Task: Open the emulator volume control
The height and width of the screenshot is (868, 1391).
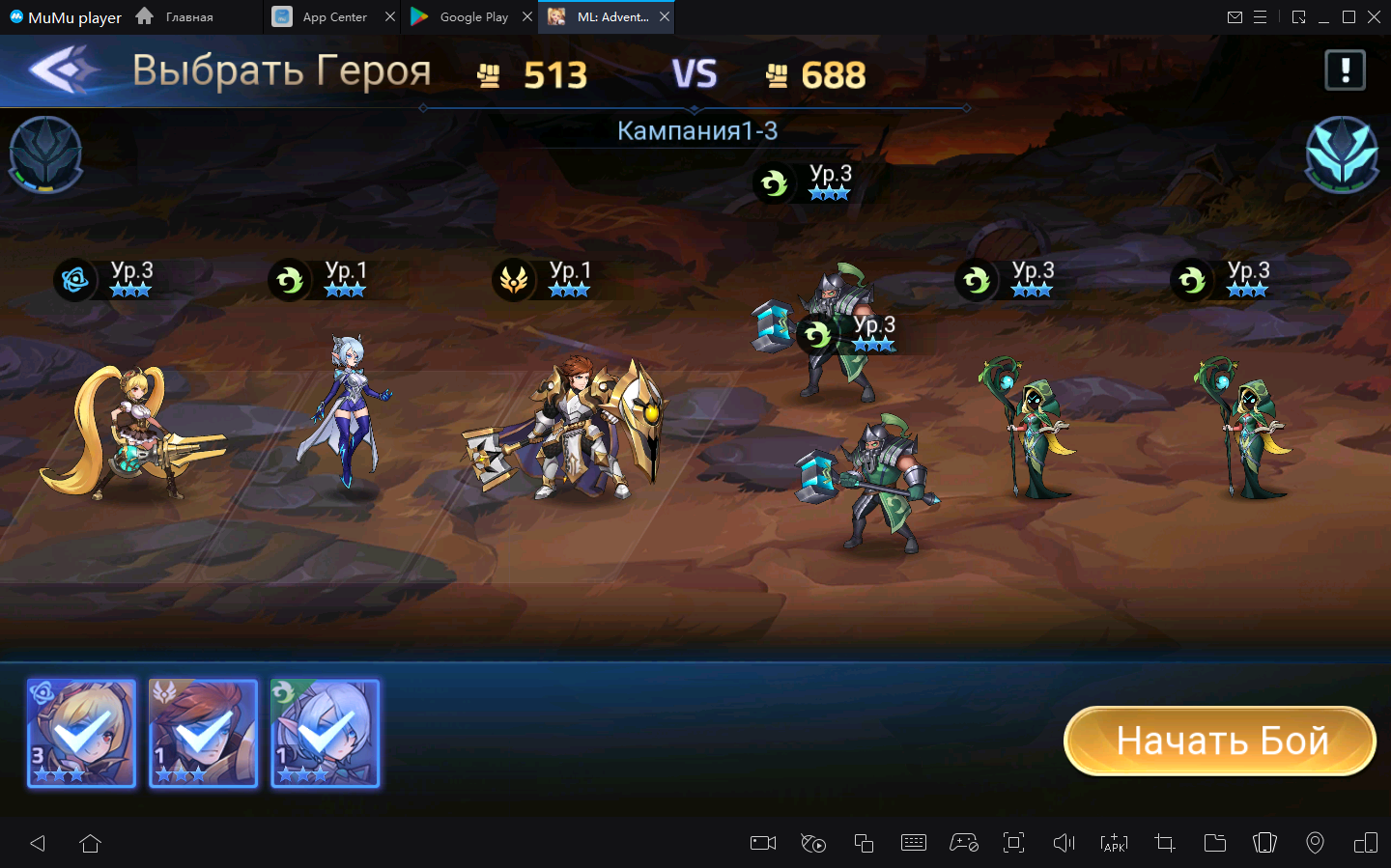Action: pyautogui.click(x=1064, y=843)
